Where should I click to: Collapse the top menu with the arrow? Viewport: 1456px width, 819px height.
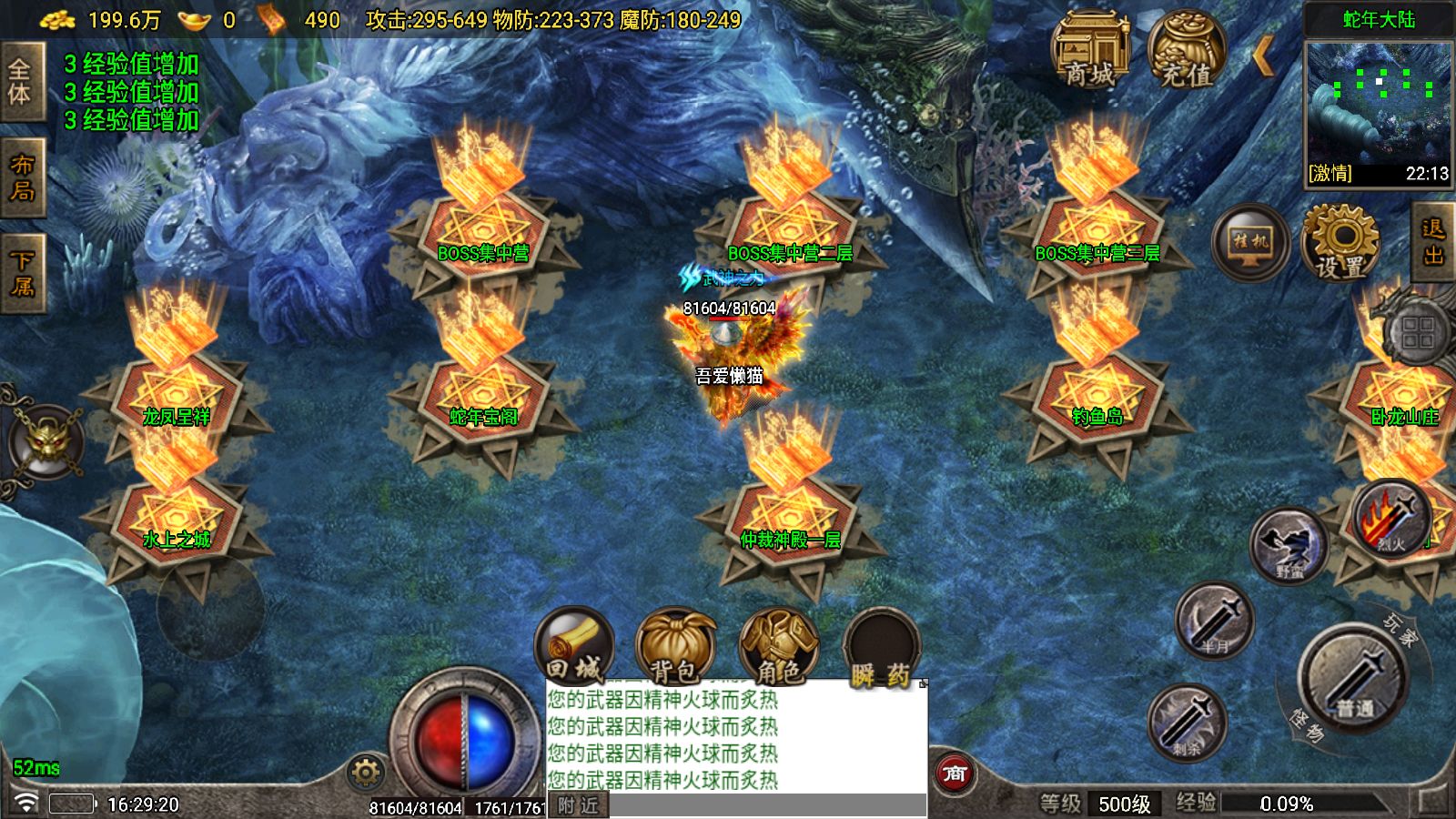1263,57
